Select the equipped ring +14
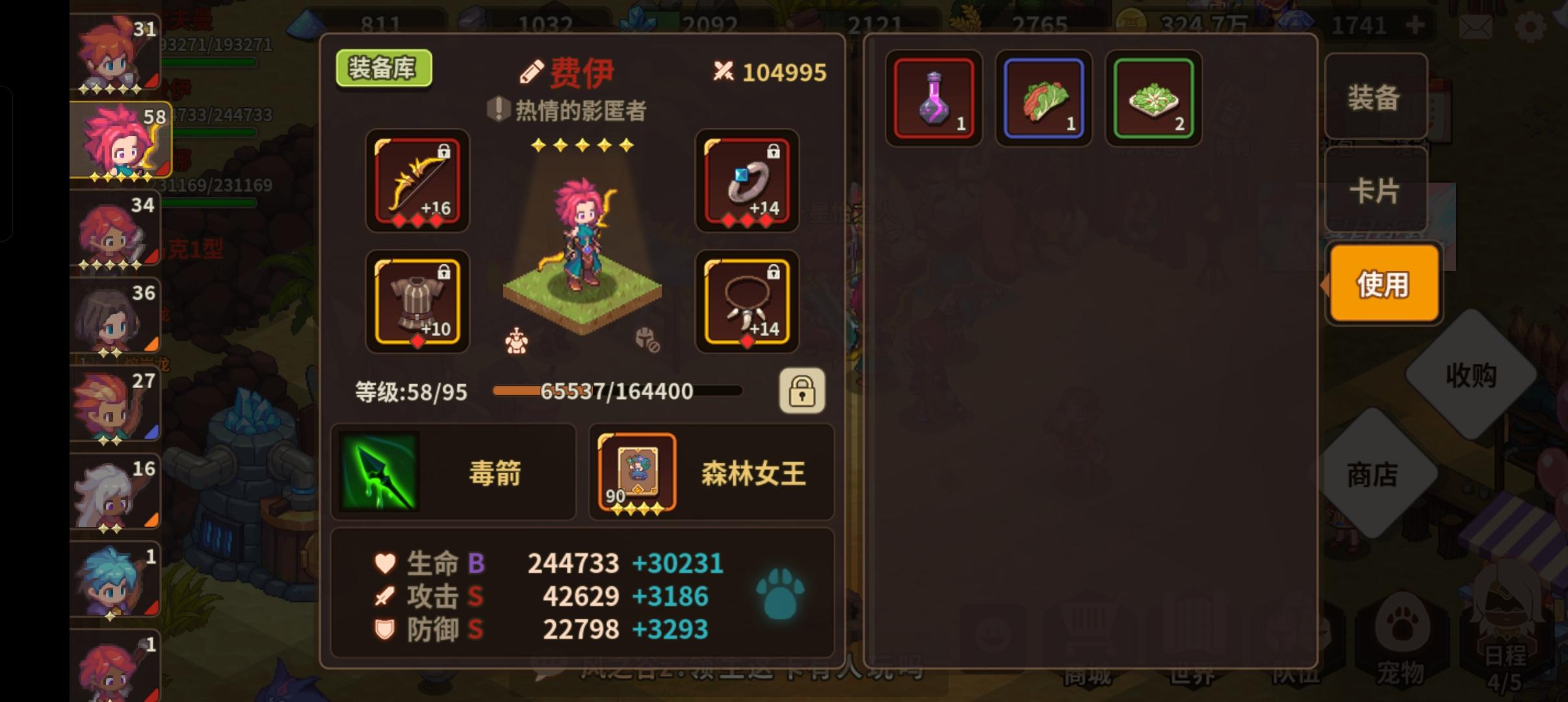This screenshot has width=1568, height=702. pos(748,183)
